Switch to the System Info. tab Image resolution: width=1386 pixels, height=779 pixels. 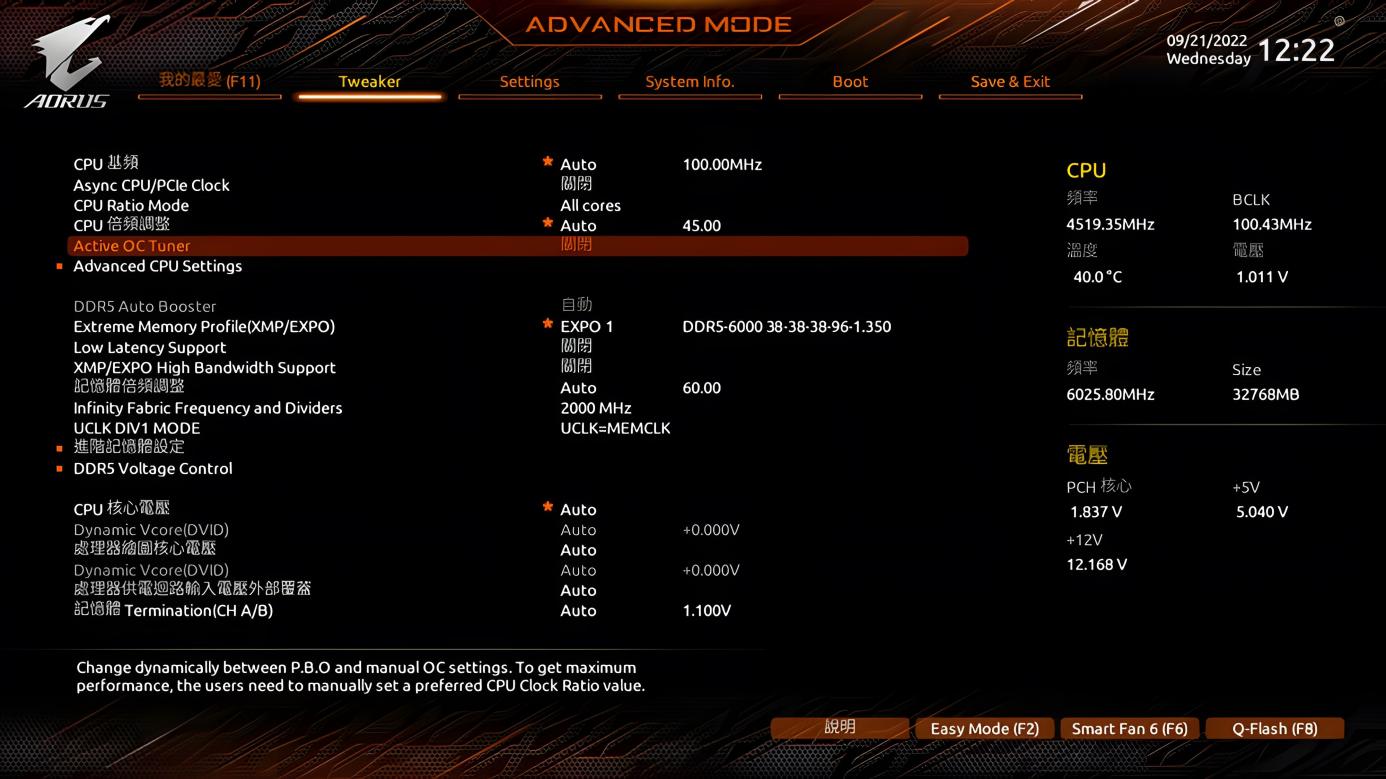[x=690, y=82]
